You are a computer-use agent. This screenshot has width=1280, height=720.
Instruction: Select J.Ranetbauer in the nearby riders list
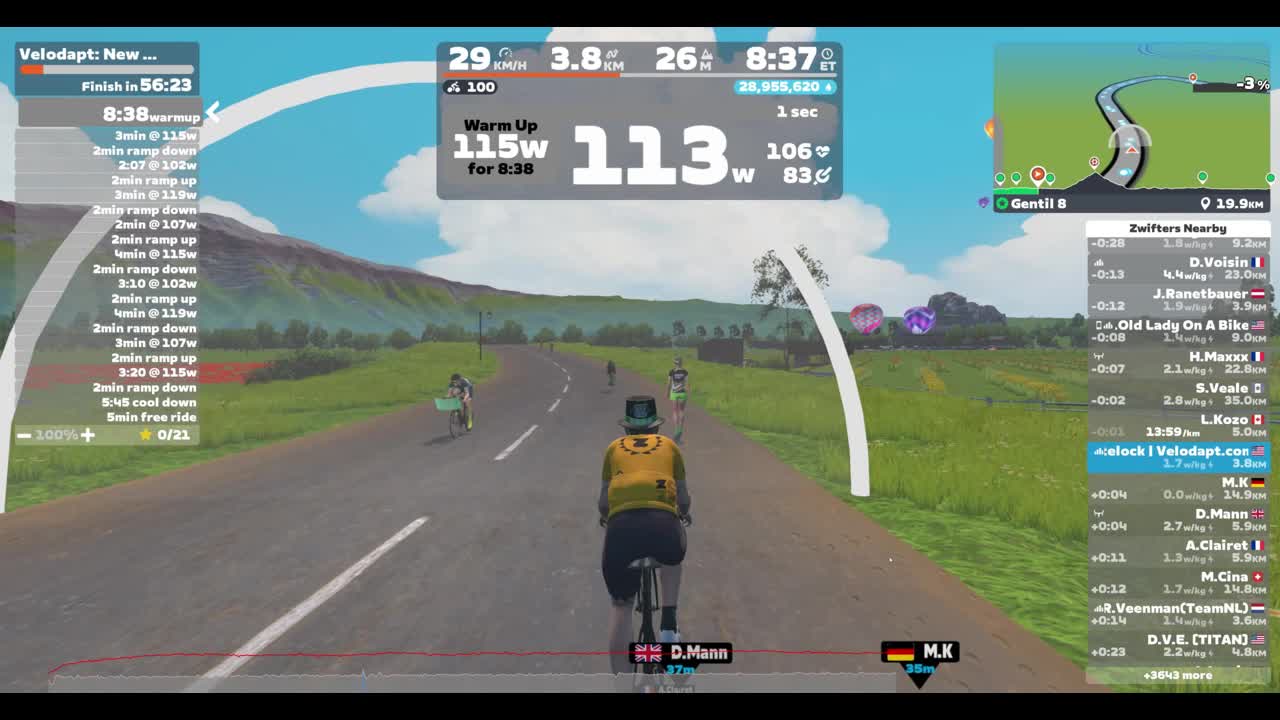(x=1178, y=299)
